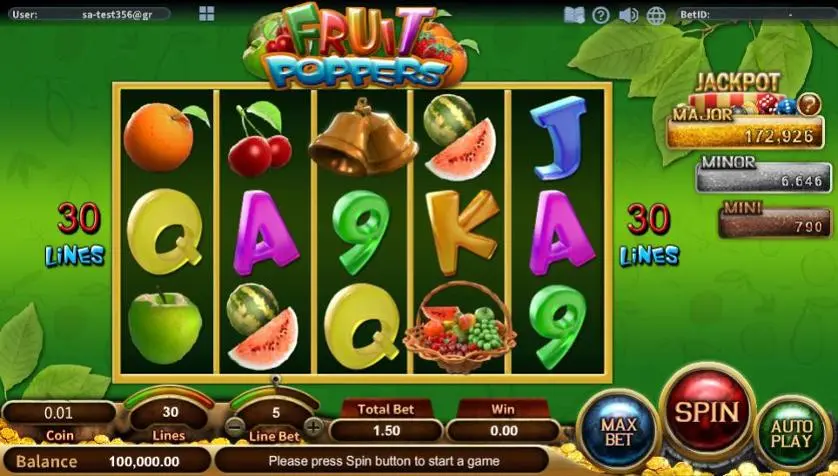Screen dimensions: 838x476
Task: Open language options via the globe icon
Action: coord(656,15)
